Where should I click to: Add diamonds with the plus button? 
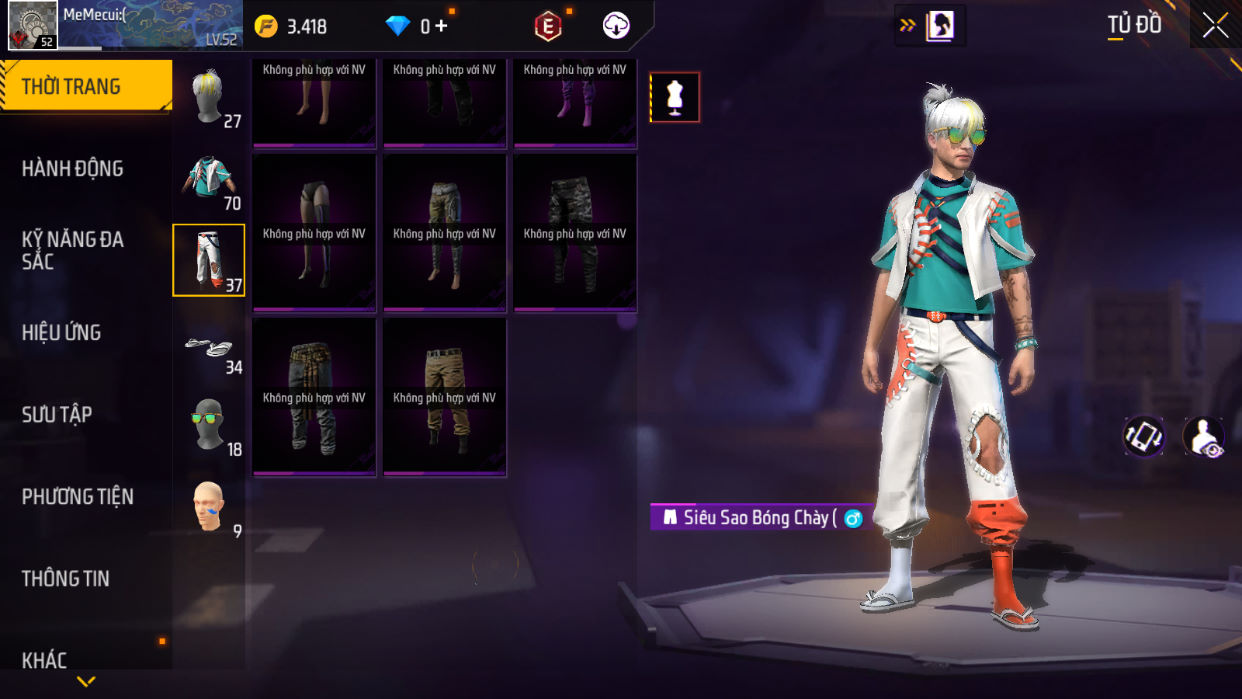(441, 26)
